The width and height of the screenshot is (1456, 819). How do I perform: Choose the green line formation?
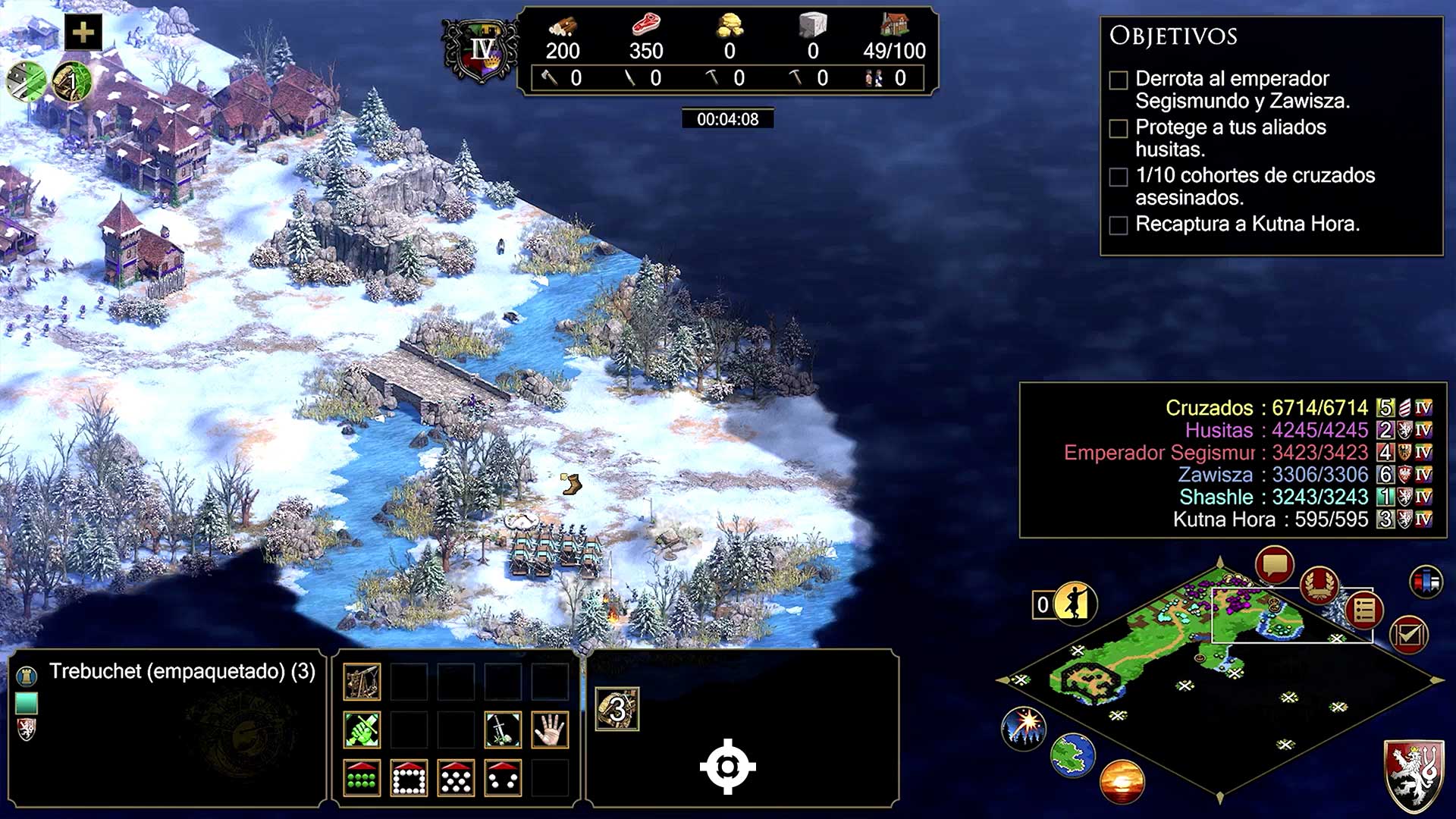point(362,778)
